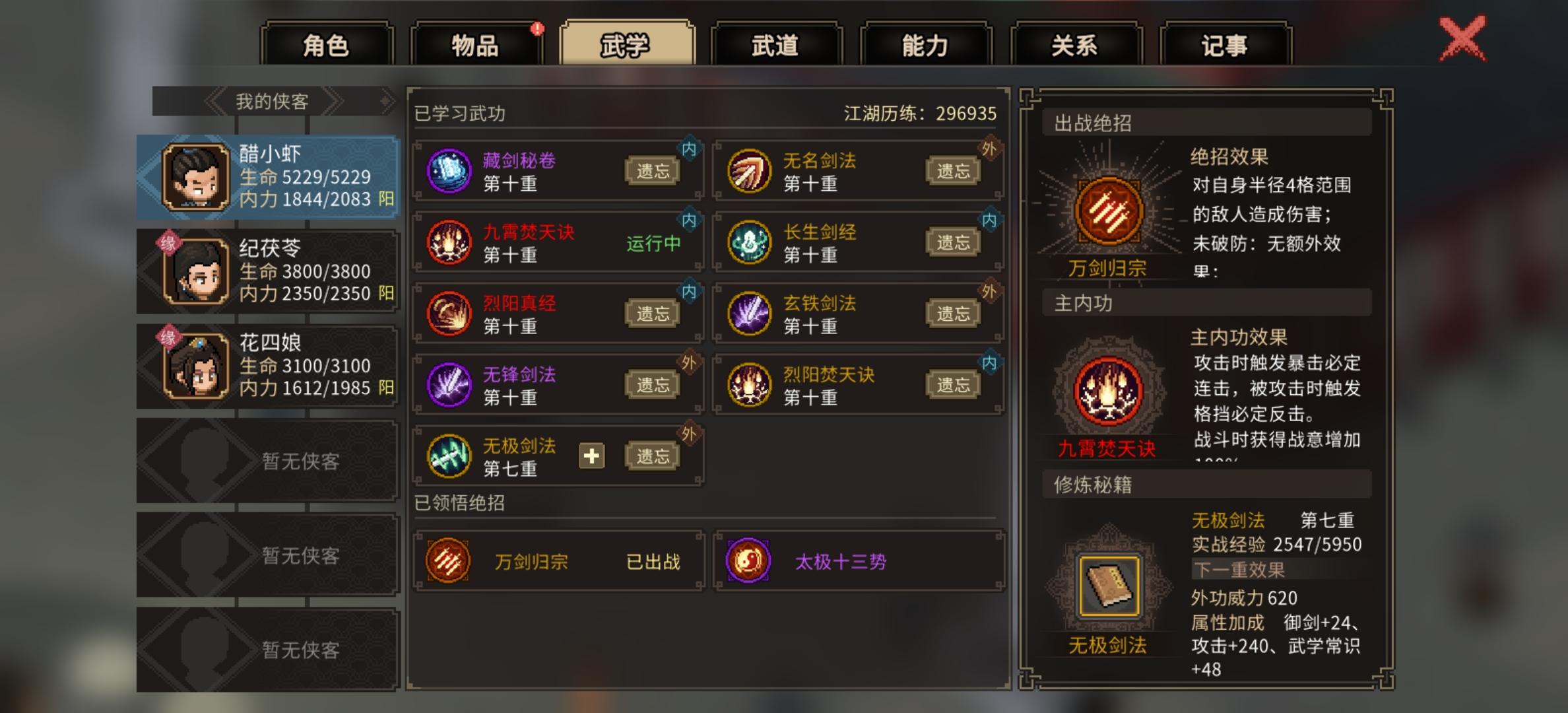
Task: Click the 长生剑经 skill icon
Action: [750, 242]
